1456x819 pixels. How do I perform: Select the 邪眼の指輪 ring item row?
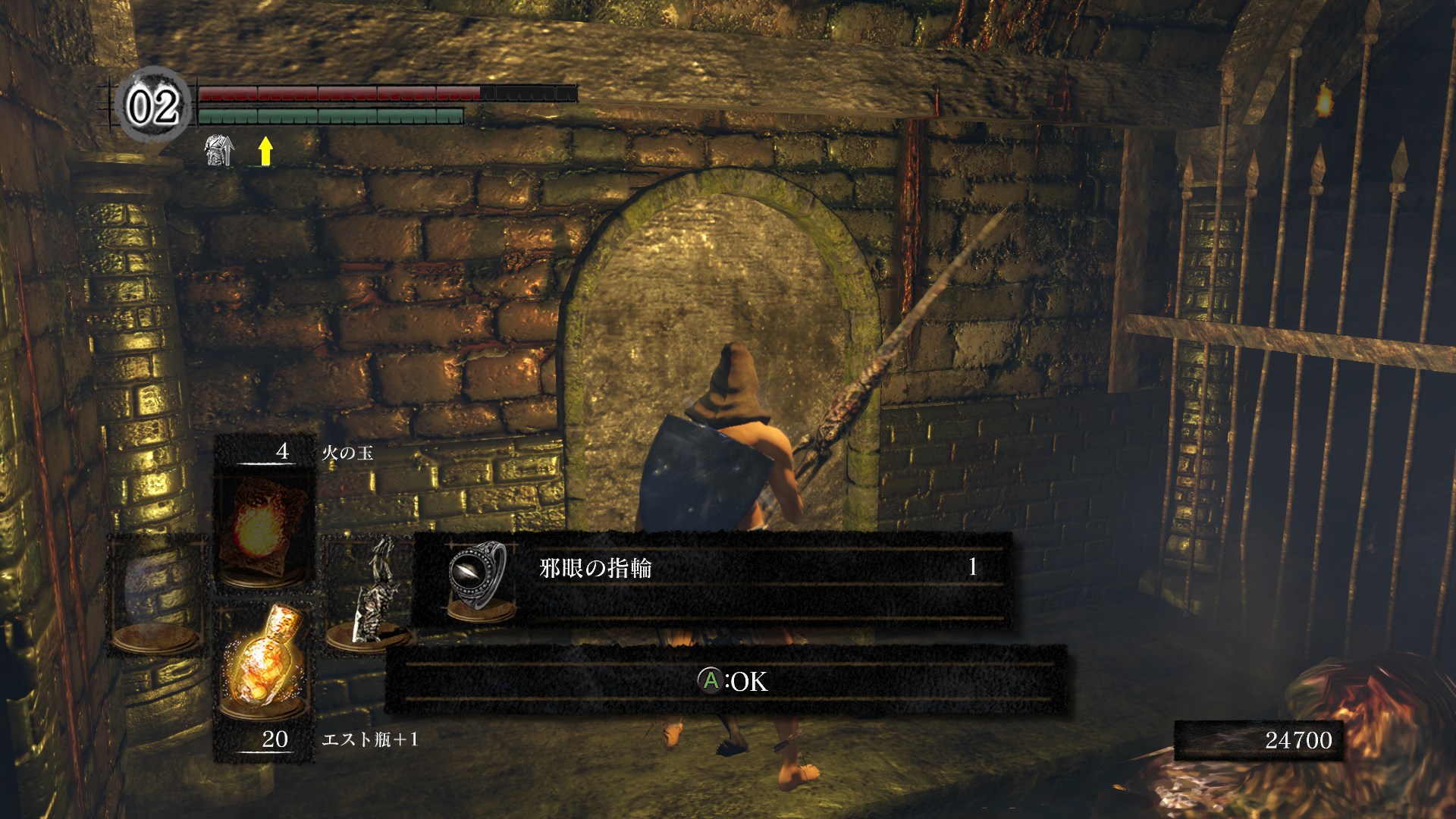[711, 579]
